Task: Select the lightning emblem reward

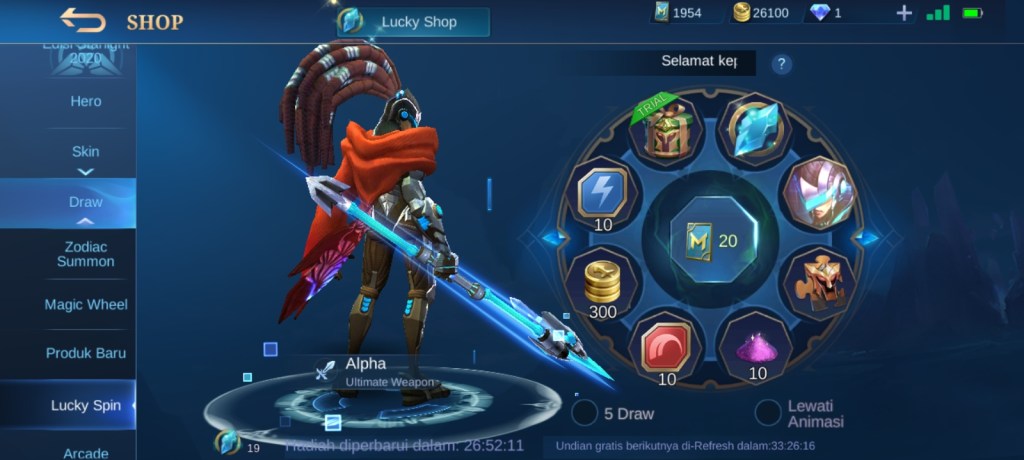Action: [602, 193]
